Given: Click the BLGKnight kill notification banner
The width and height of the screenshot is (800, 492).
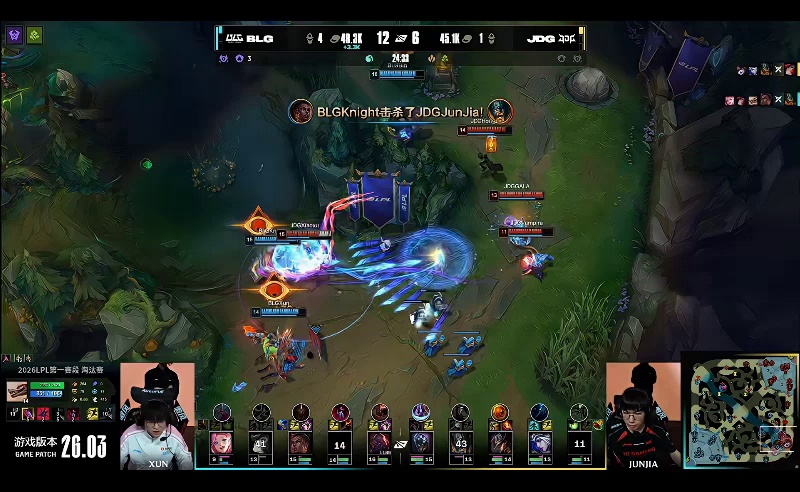Looking at the screenshot, I should 400,111.
